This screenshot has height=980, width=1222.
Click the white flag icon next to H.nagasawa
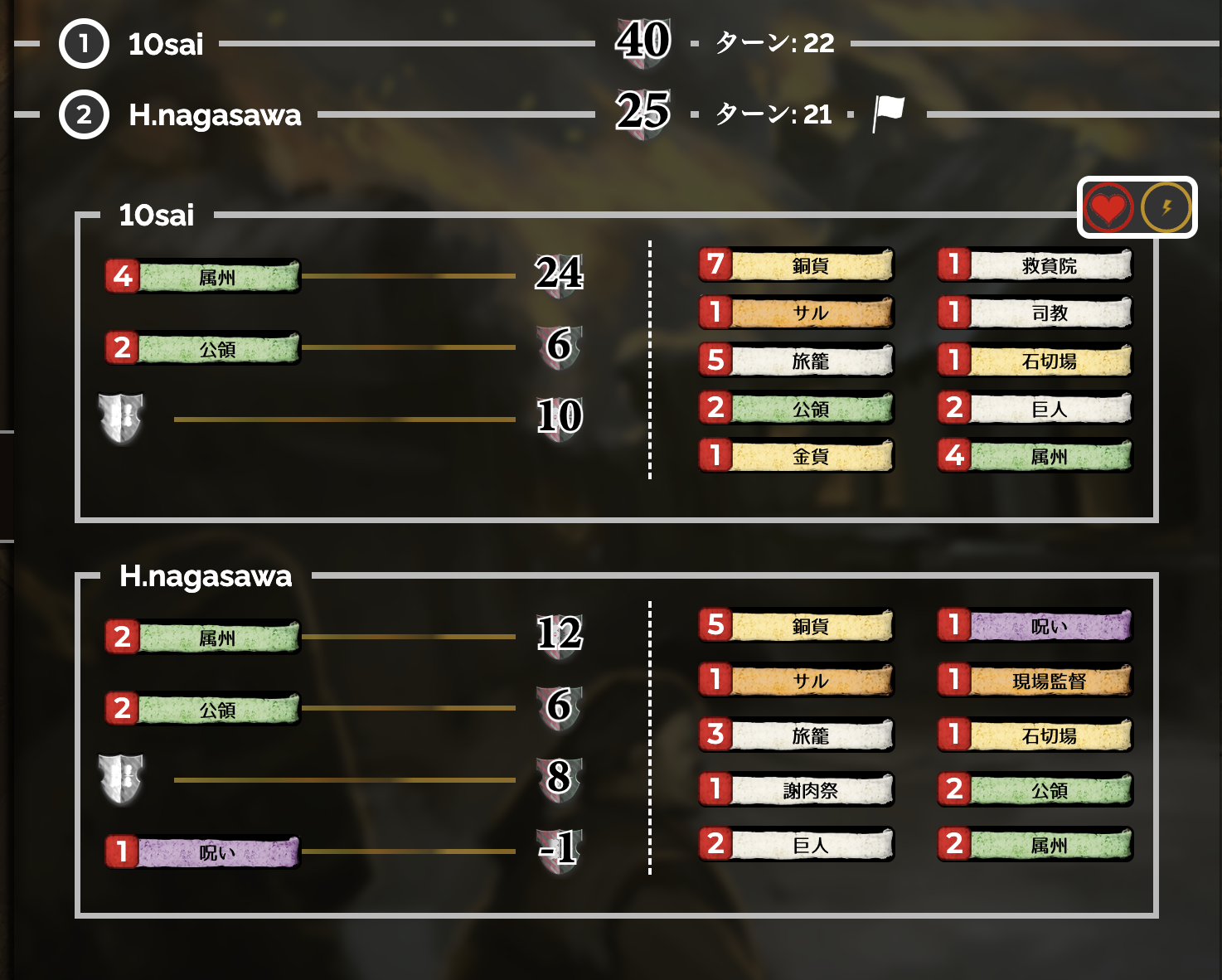click(x=885, y=112)
